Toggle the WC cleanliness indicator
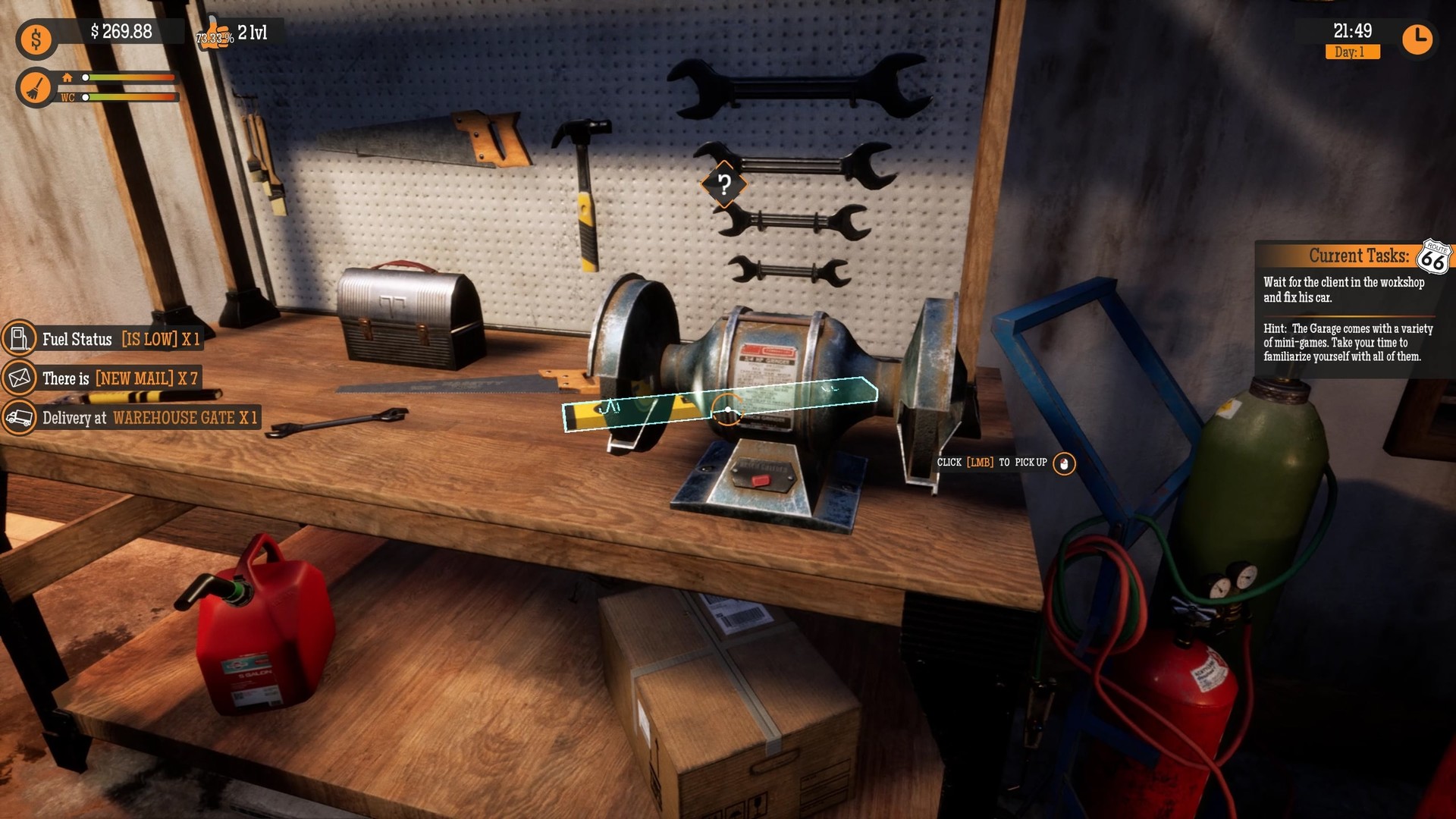1456x819 pixels. [x=67, y=99]
